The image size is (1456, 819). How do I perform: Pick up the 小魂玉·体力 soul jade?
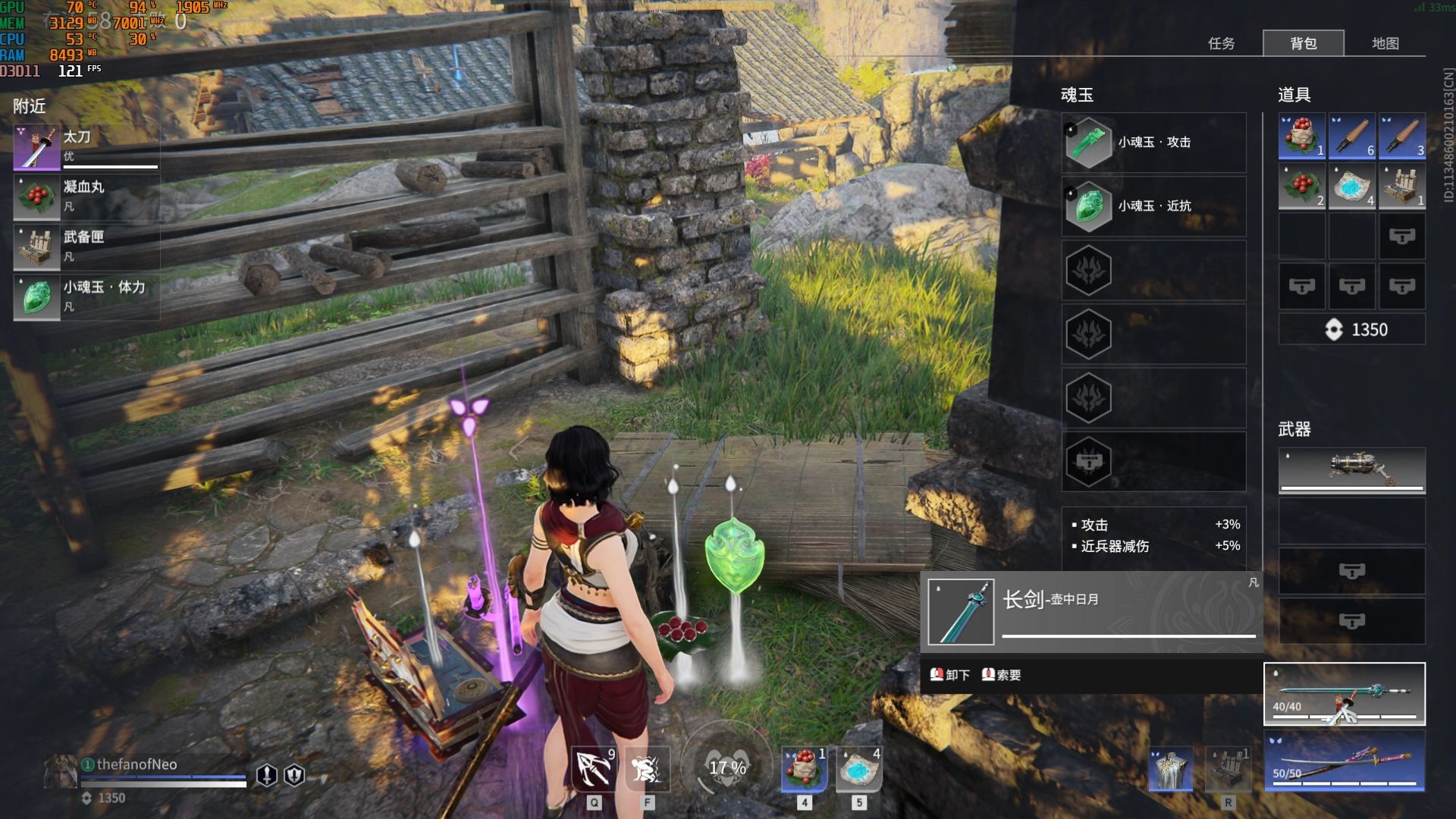tap(86, 297)
